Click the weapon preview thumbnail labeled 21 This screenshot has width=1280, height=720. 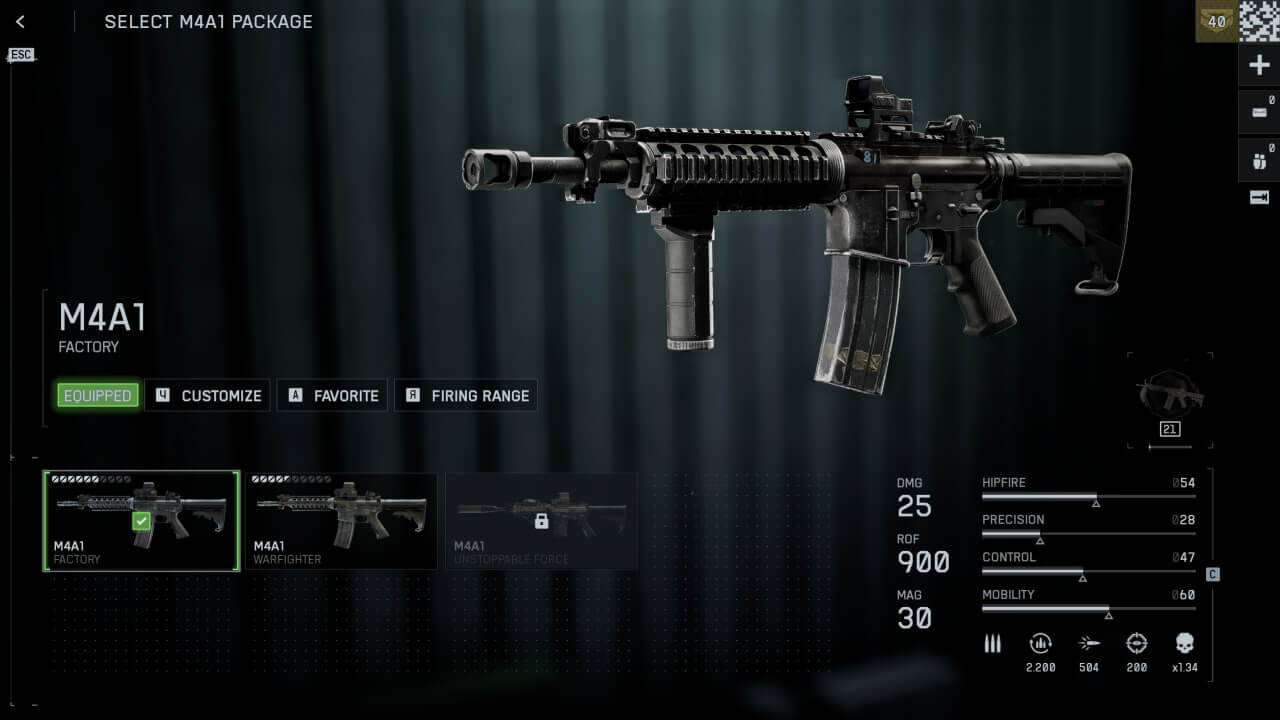click(x=1170, y=398)
